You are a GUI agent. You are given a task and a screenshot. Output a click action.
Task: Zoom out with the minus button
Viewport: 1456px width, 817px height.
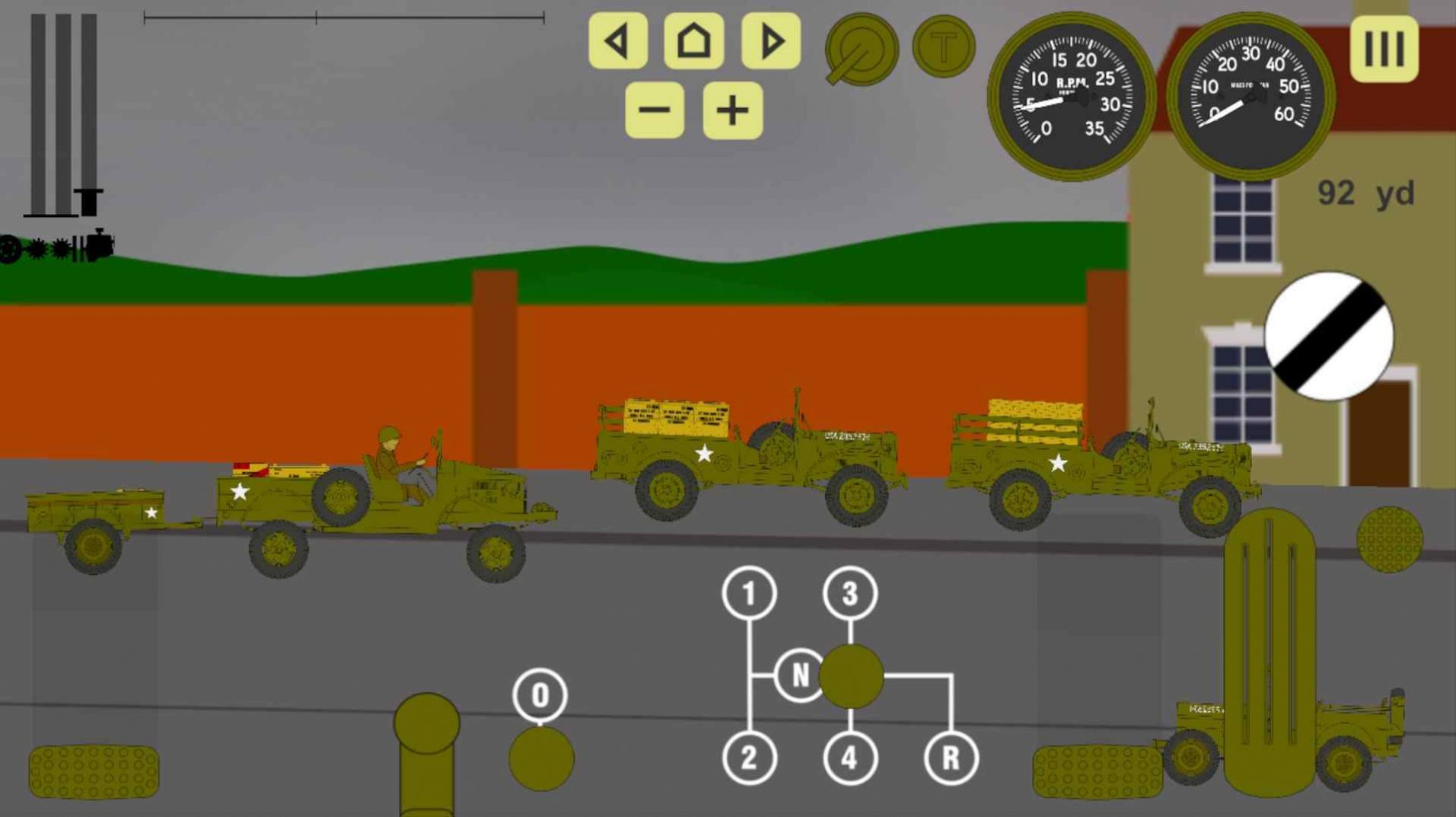654,111
